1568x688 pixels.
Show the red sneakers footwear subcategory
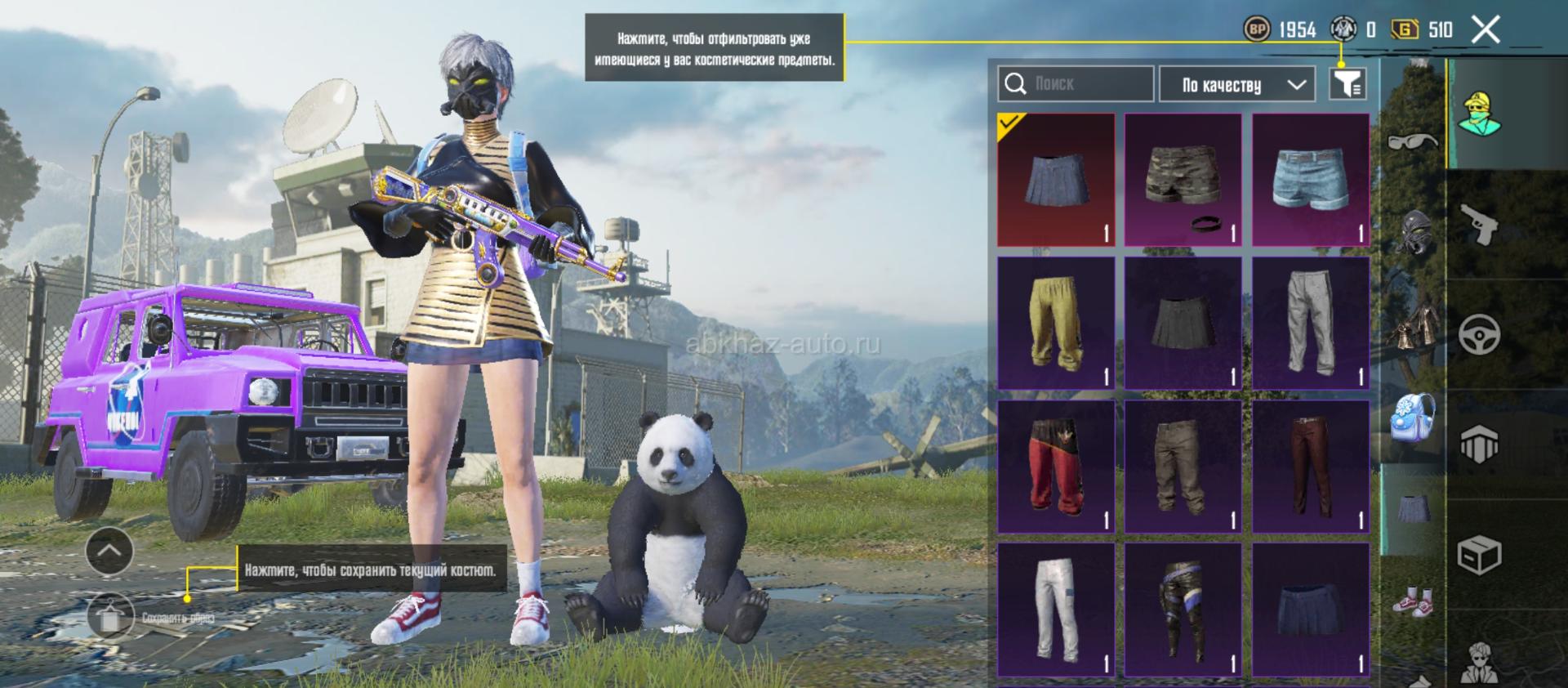1413,601
